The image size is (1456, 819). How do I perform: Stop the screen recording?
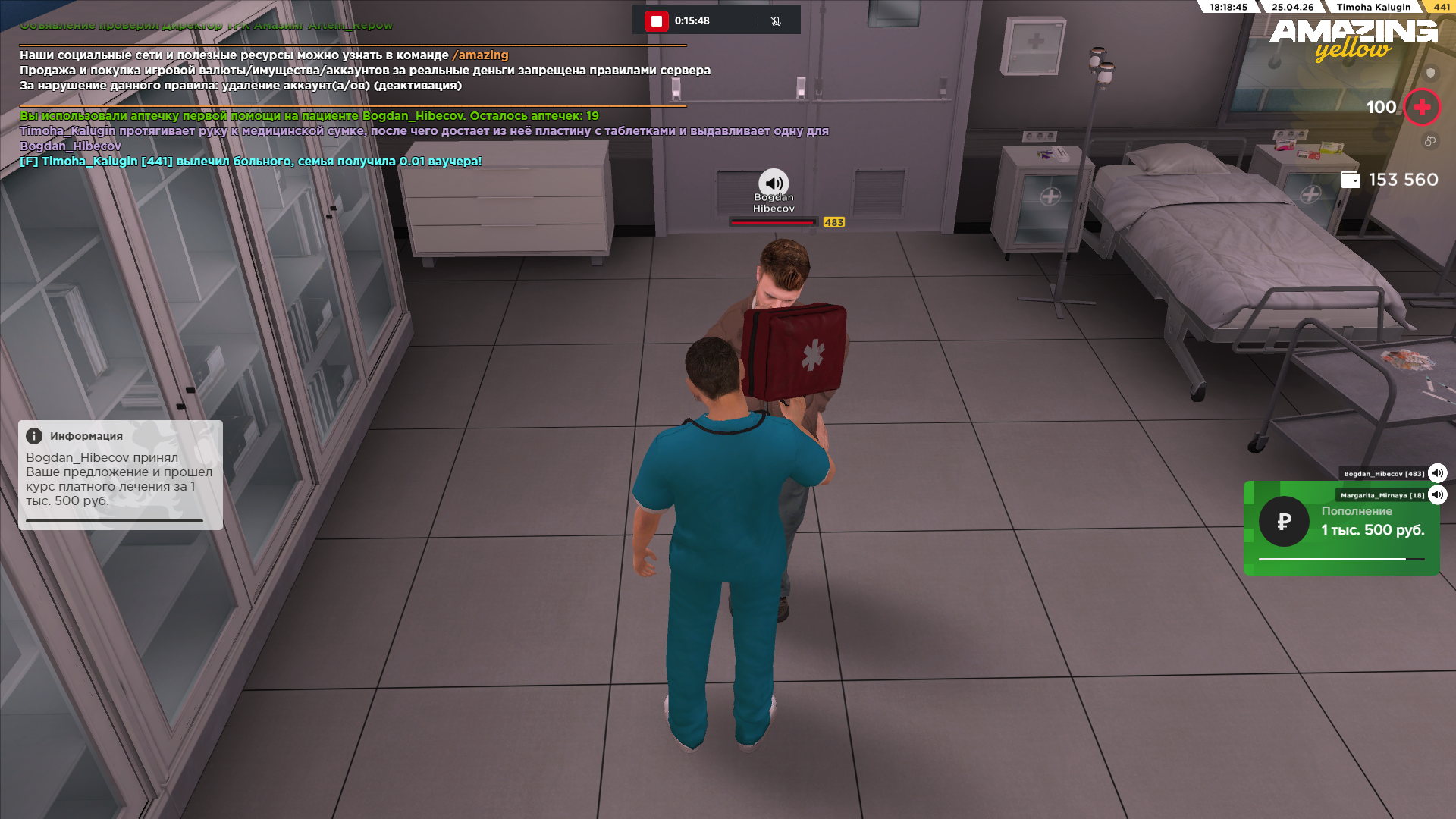[x=656, y=20]
